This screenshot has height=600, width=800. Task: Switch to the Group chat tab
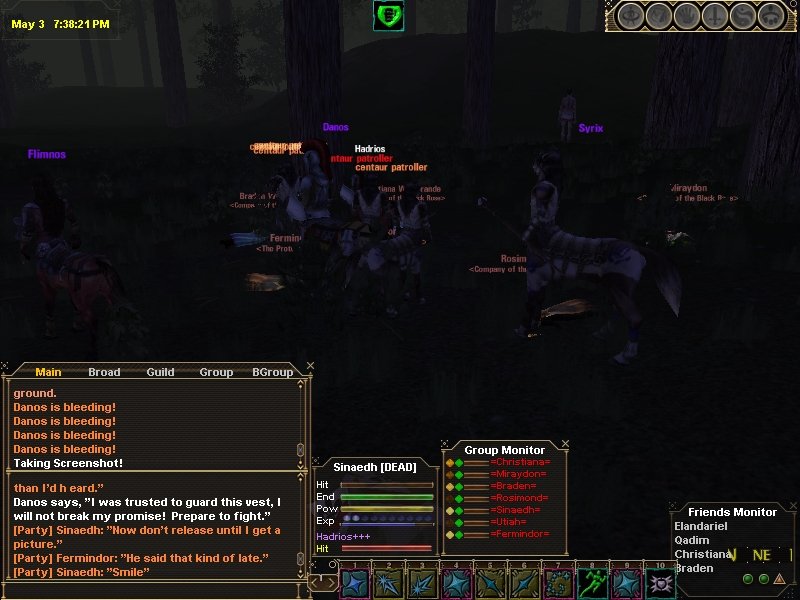216,372
